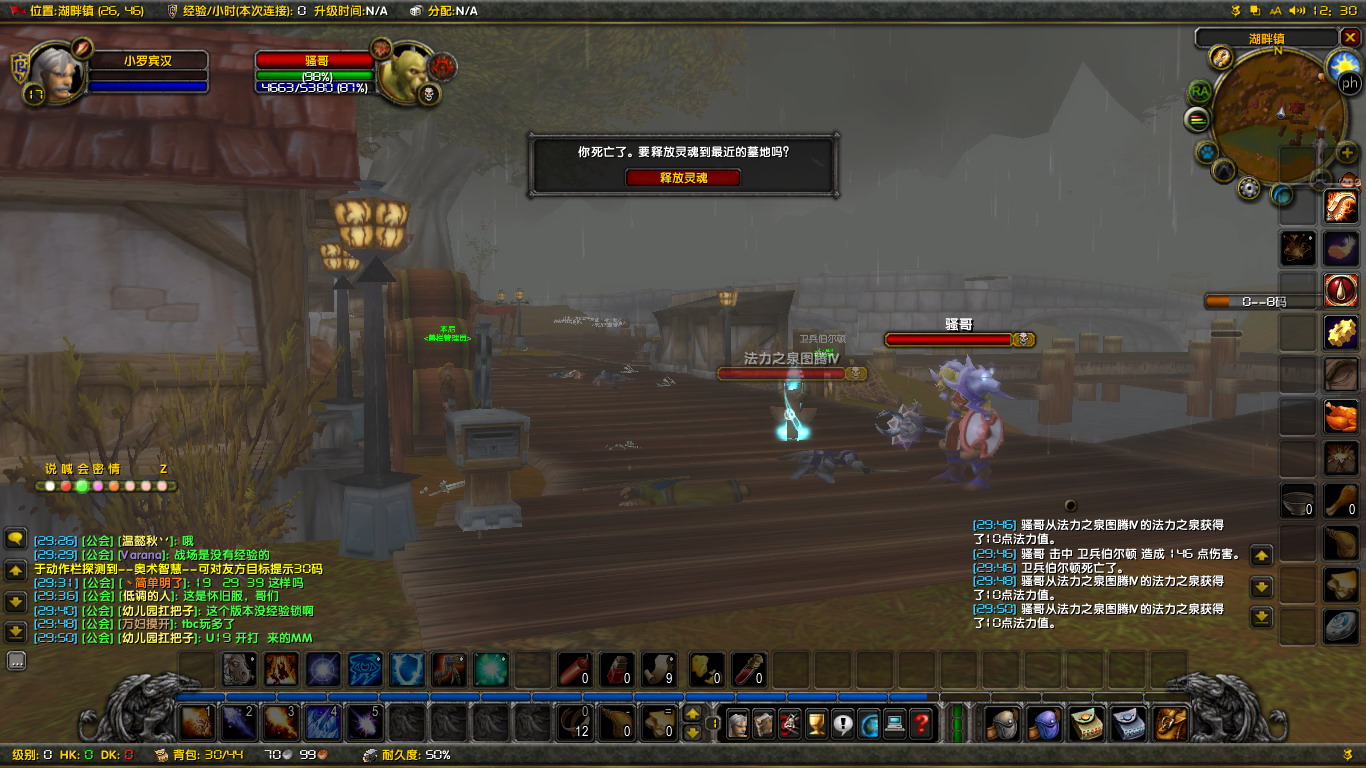
Task: Toggle day/night display on the minimap
Action: click(1343, 64)
